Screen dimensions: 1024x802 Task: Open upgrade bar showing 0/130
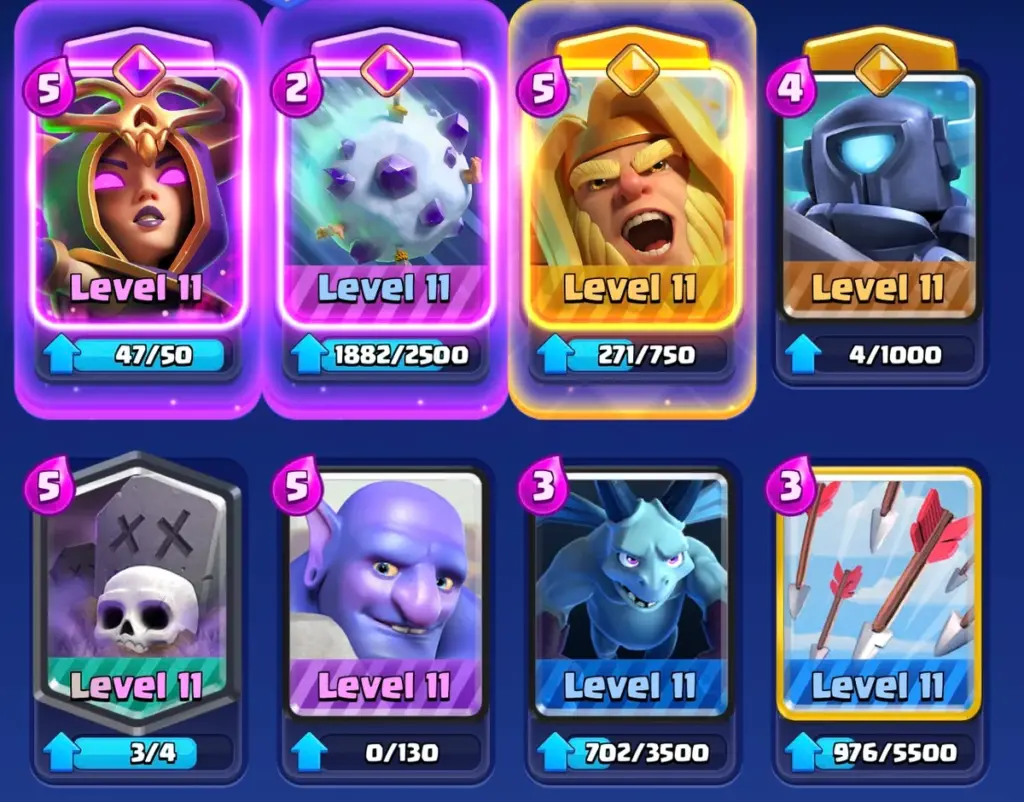[385, 752]
